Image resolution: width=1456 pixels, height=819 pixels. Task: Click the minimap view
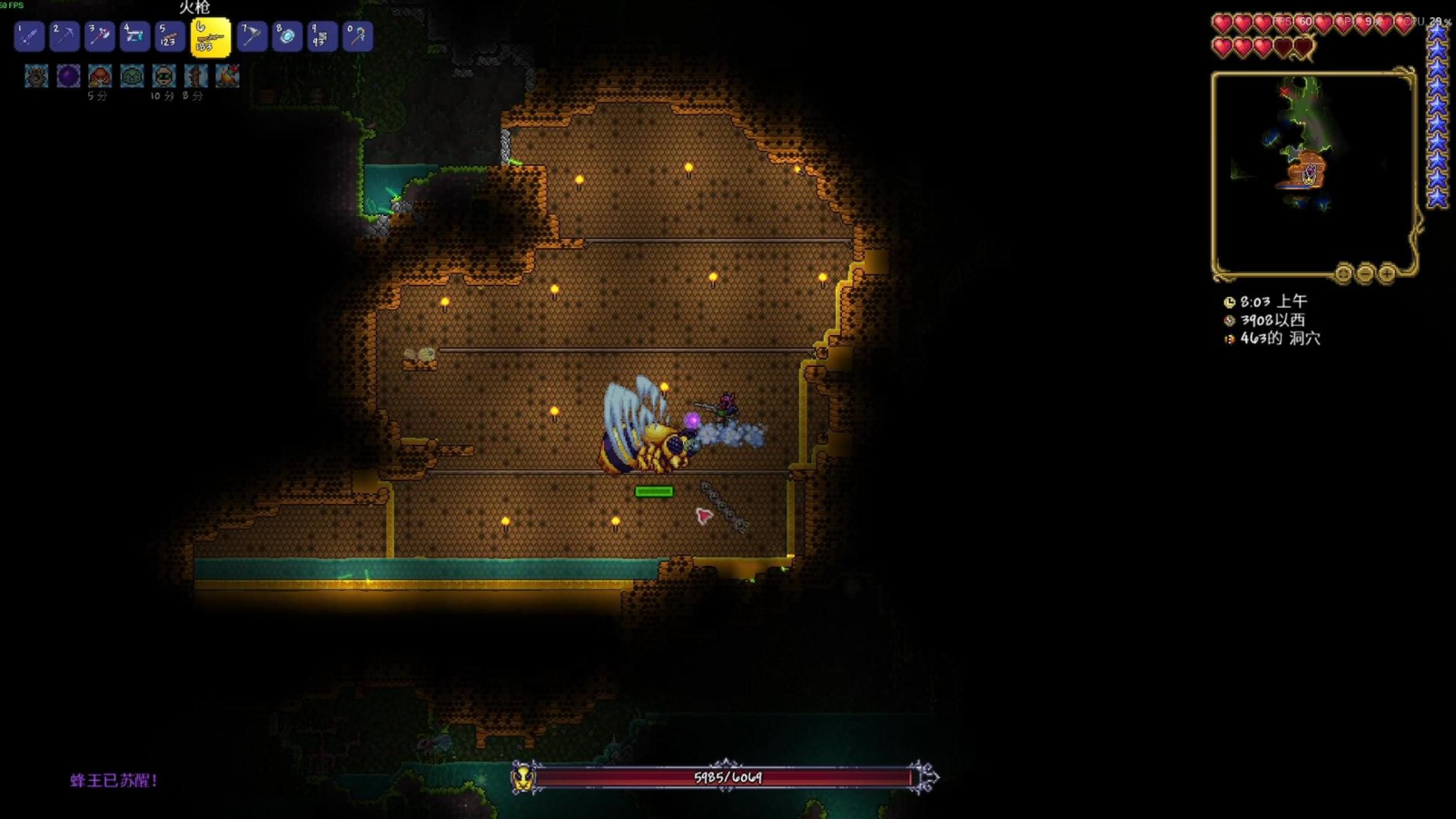point(1313,173)
